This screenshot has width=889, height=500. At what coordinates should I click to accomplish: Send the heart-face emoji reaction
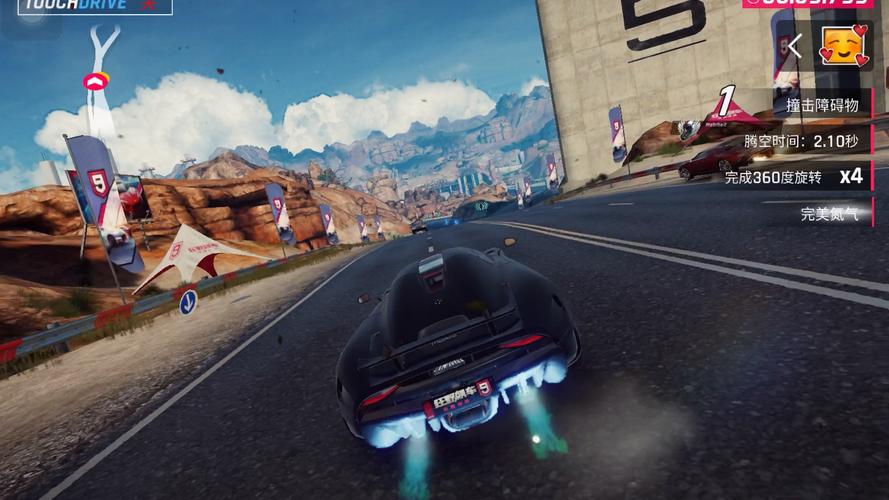(842, 45)
